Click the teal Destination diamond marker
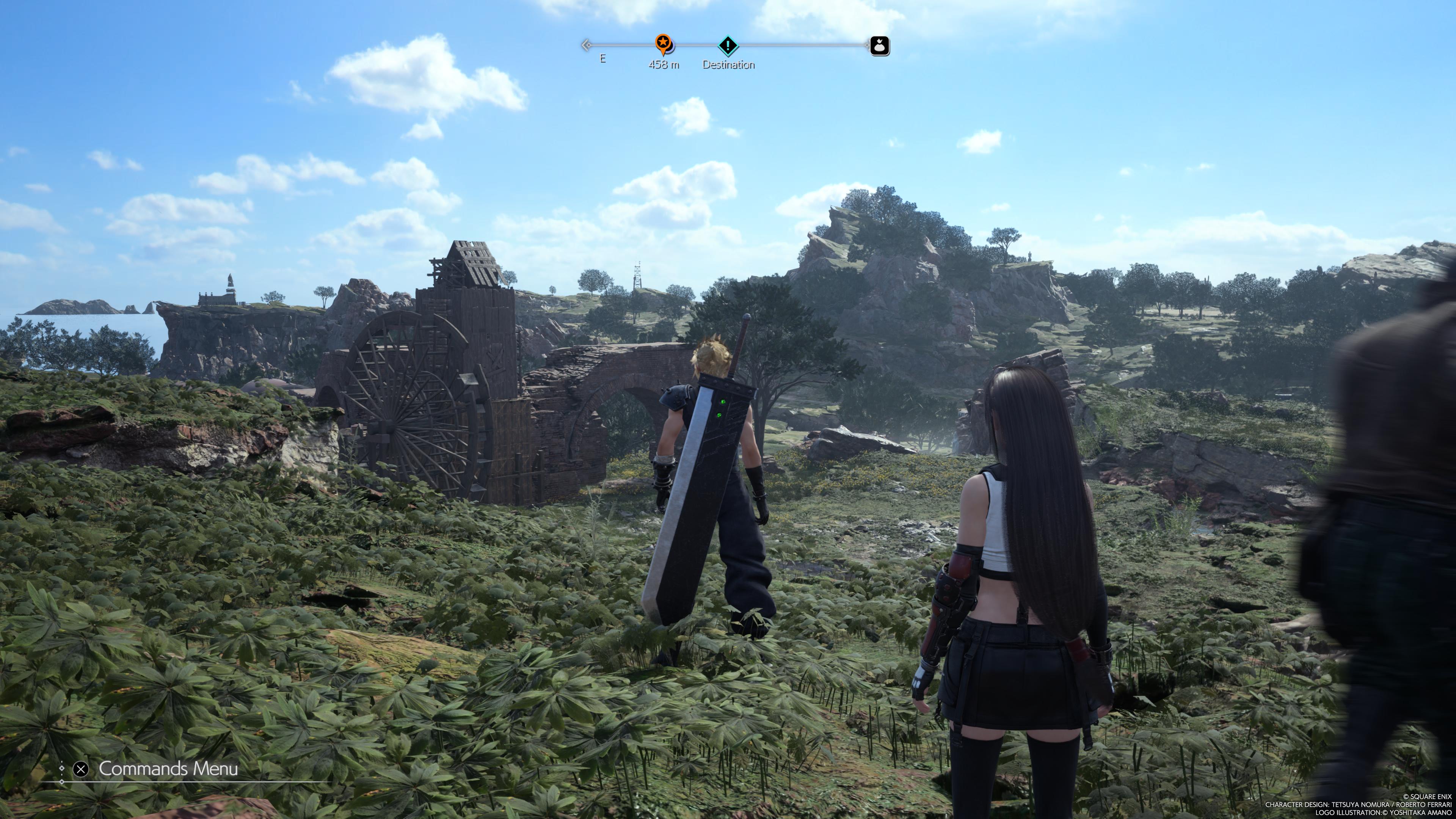 [728, 45]
